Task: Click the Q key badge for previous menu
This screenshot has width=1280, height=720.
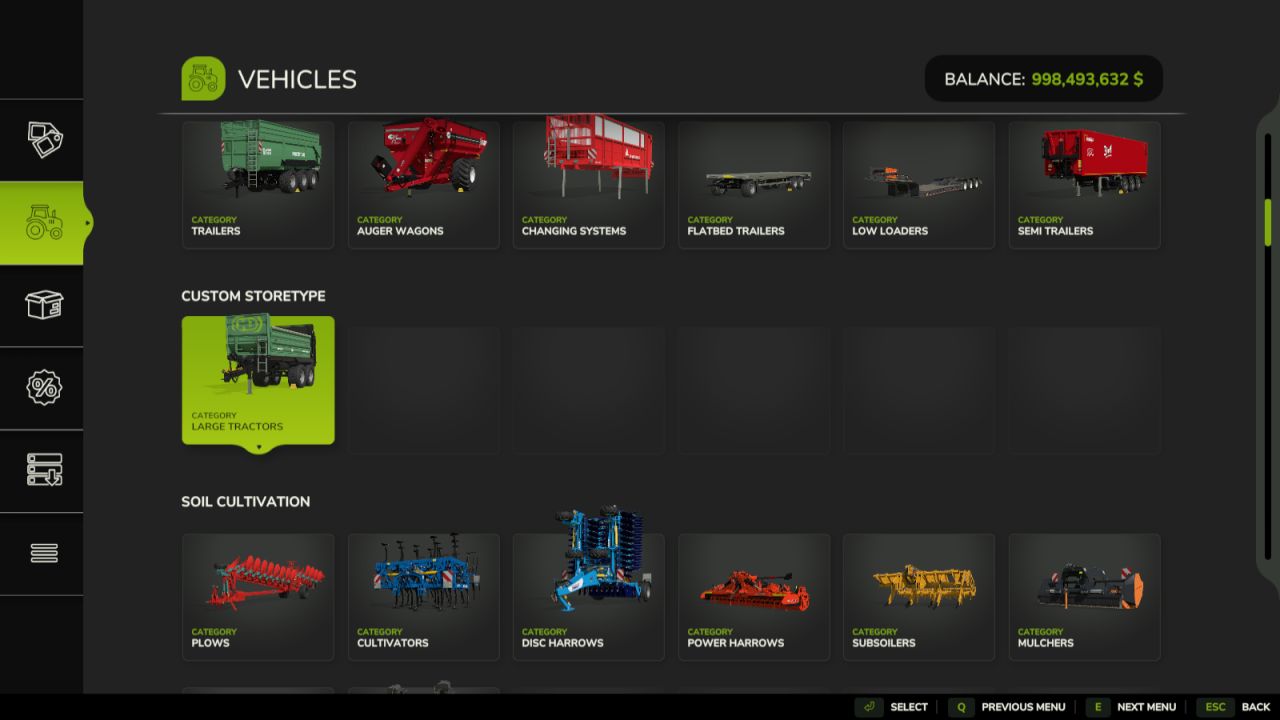Action: point(961,706)
